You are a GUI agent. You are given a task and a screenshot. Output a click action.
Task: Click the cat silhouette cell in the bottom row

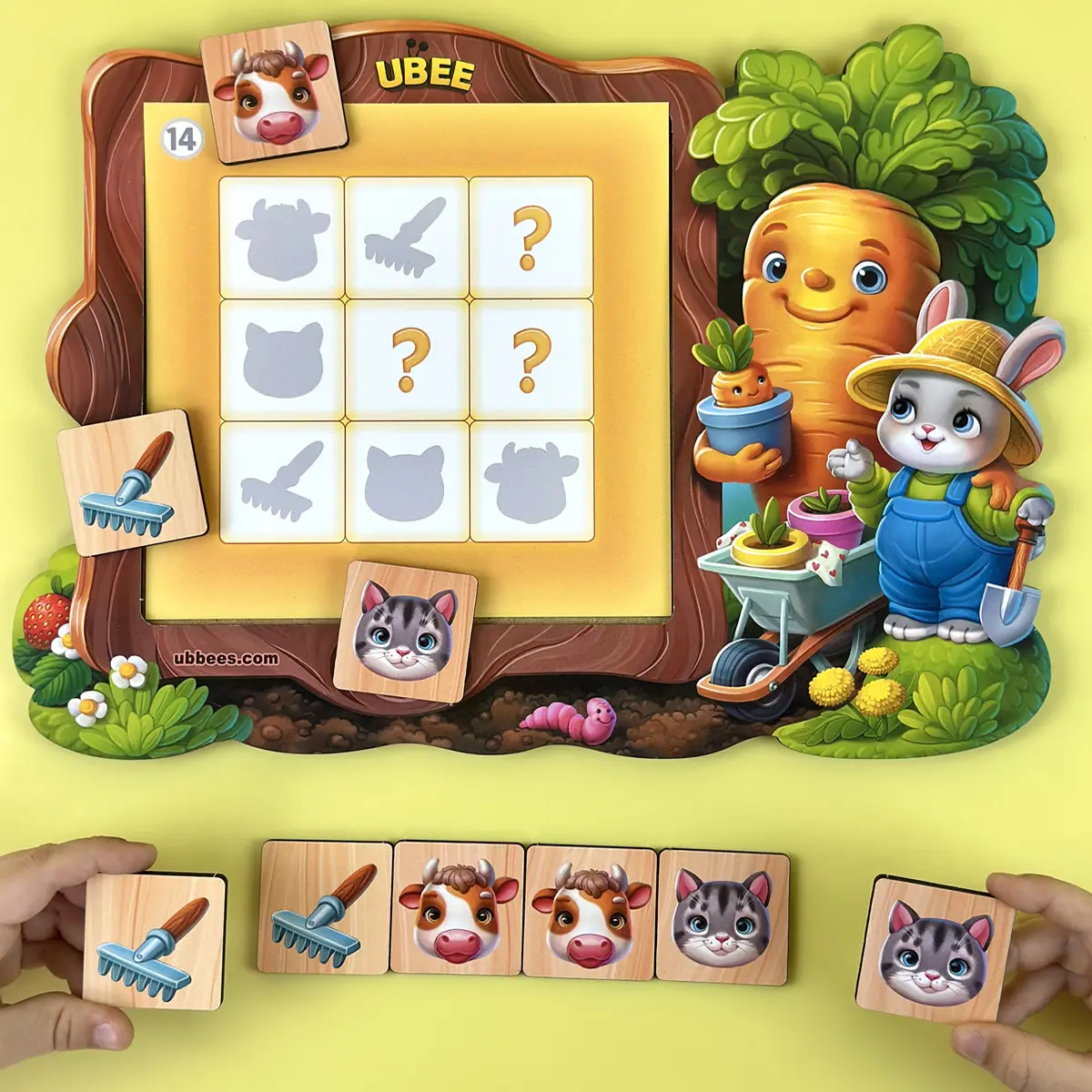407,480
